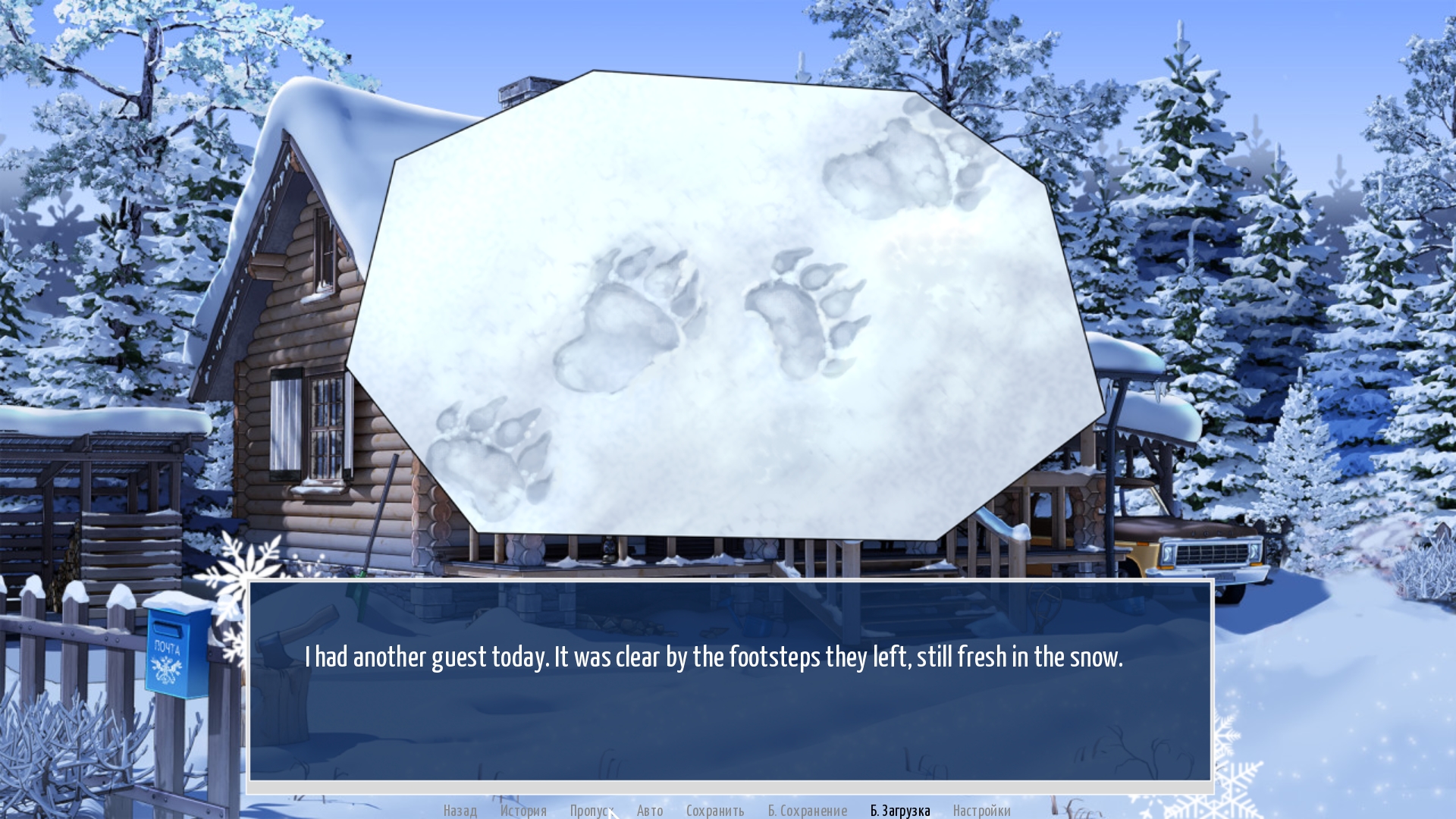Open the Сохранить save screen
1456x819 pixels.
[716, 811]
